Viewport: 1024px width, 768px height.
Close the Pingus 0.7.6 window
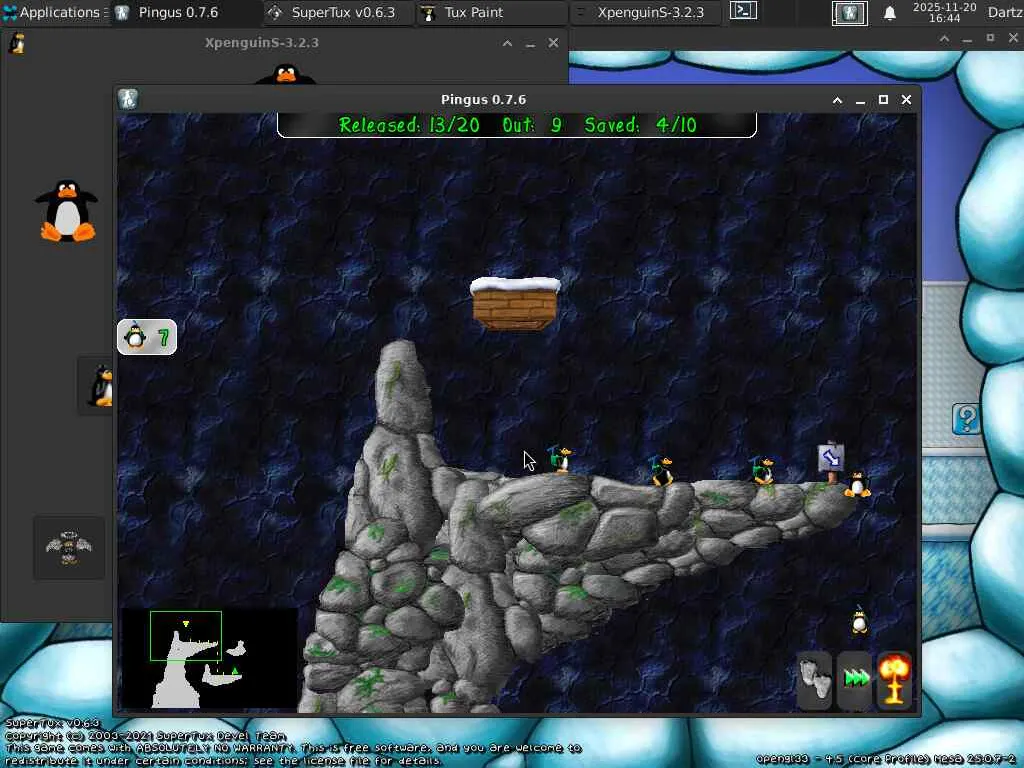coord(906,100)
